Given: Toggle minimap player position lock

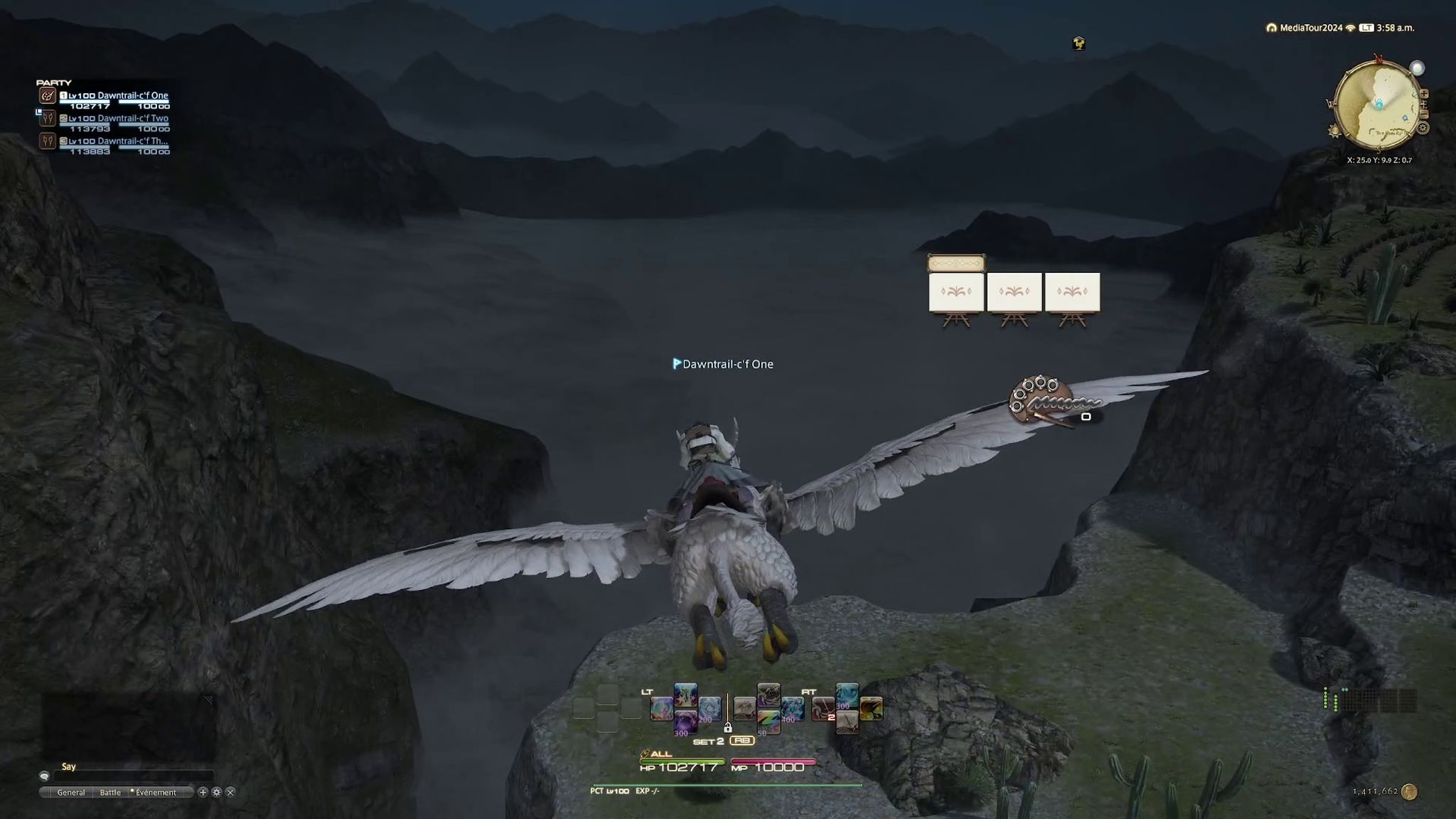Looking at the screenshot, I should point(1424,103).
